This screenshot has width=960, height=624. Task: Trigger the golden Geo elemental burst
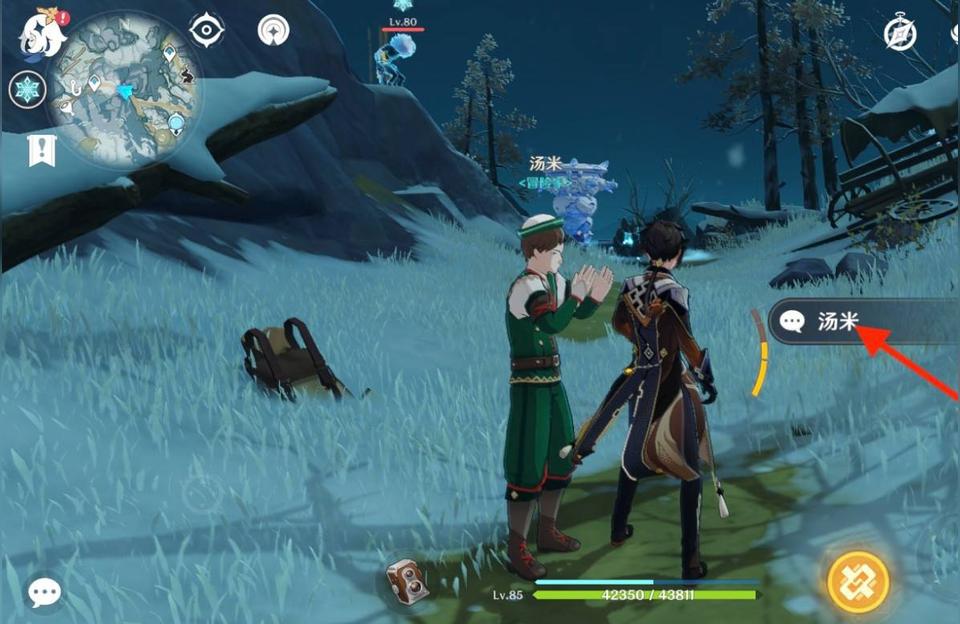[x=858, y=582]
